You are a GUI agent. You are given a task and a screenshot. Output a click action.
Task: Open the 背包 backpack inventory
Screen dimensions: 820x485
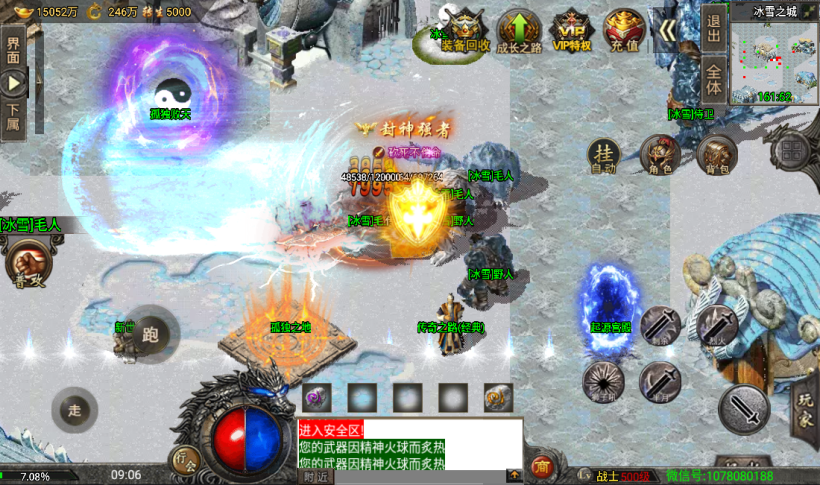717,155
